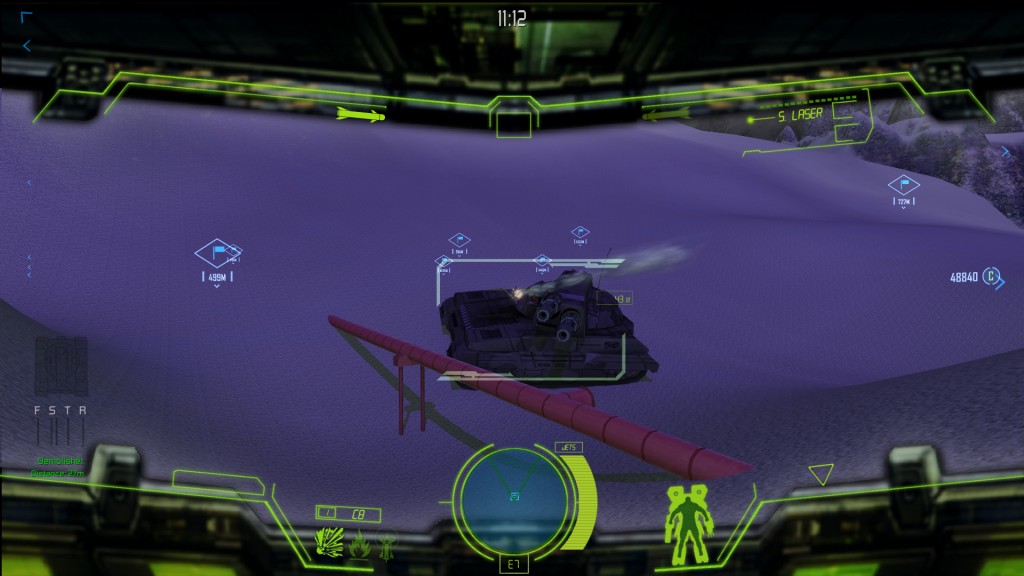The width and height of the screenshot is (1024, 576).
Task: Click the dim tower ability icon
Action: pyautogui.click(x=387, y=546)
